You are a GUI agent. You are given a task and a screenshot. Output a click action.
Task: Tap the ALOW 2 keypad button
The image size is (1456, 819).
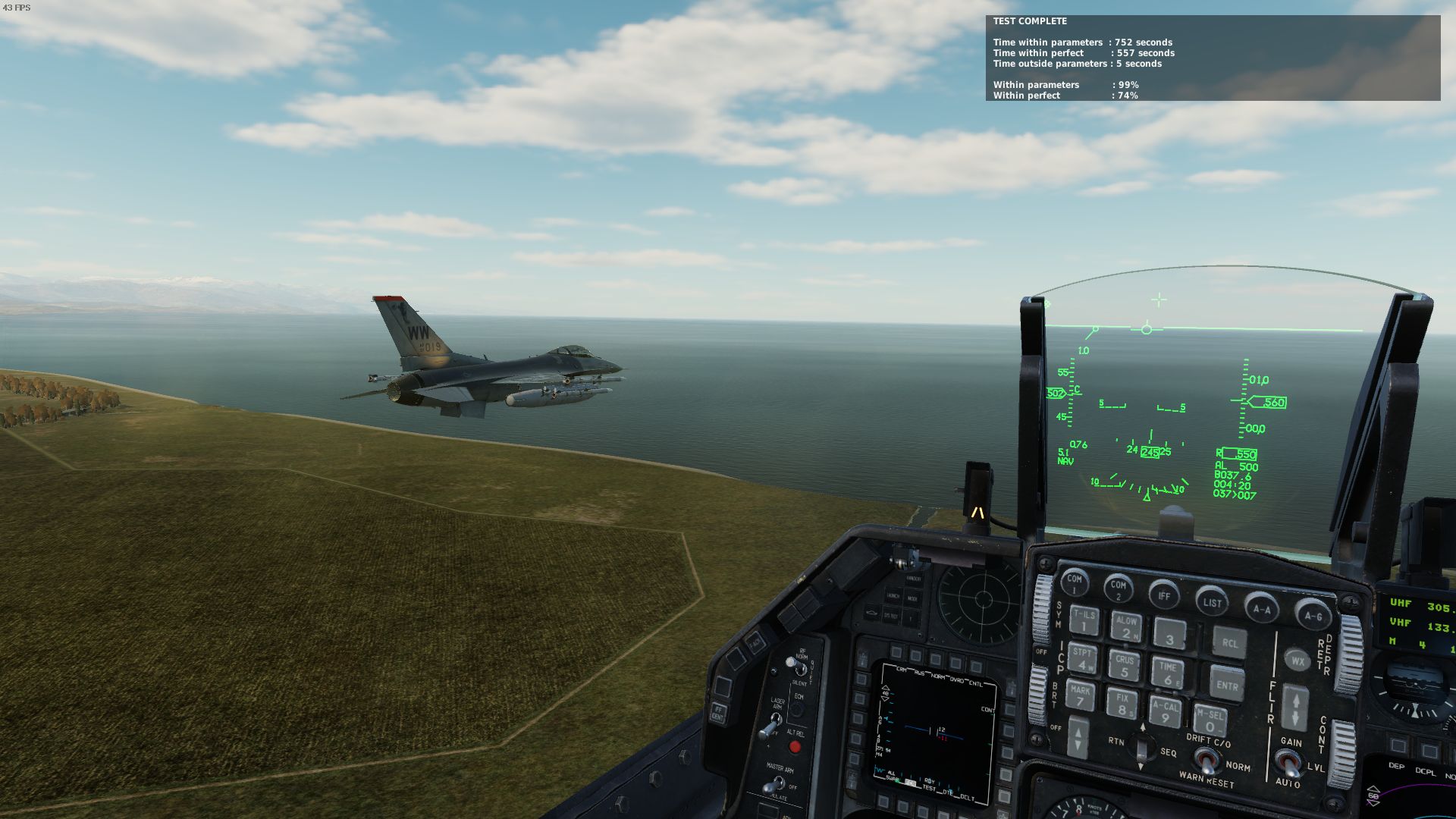(x=1126, y=626)
